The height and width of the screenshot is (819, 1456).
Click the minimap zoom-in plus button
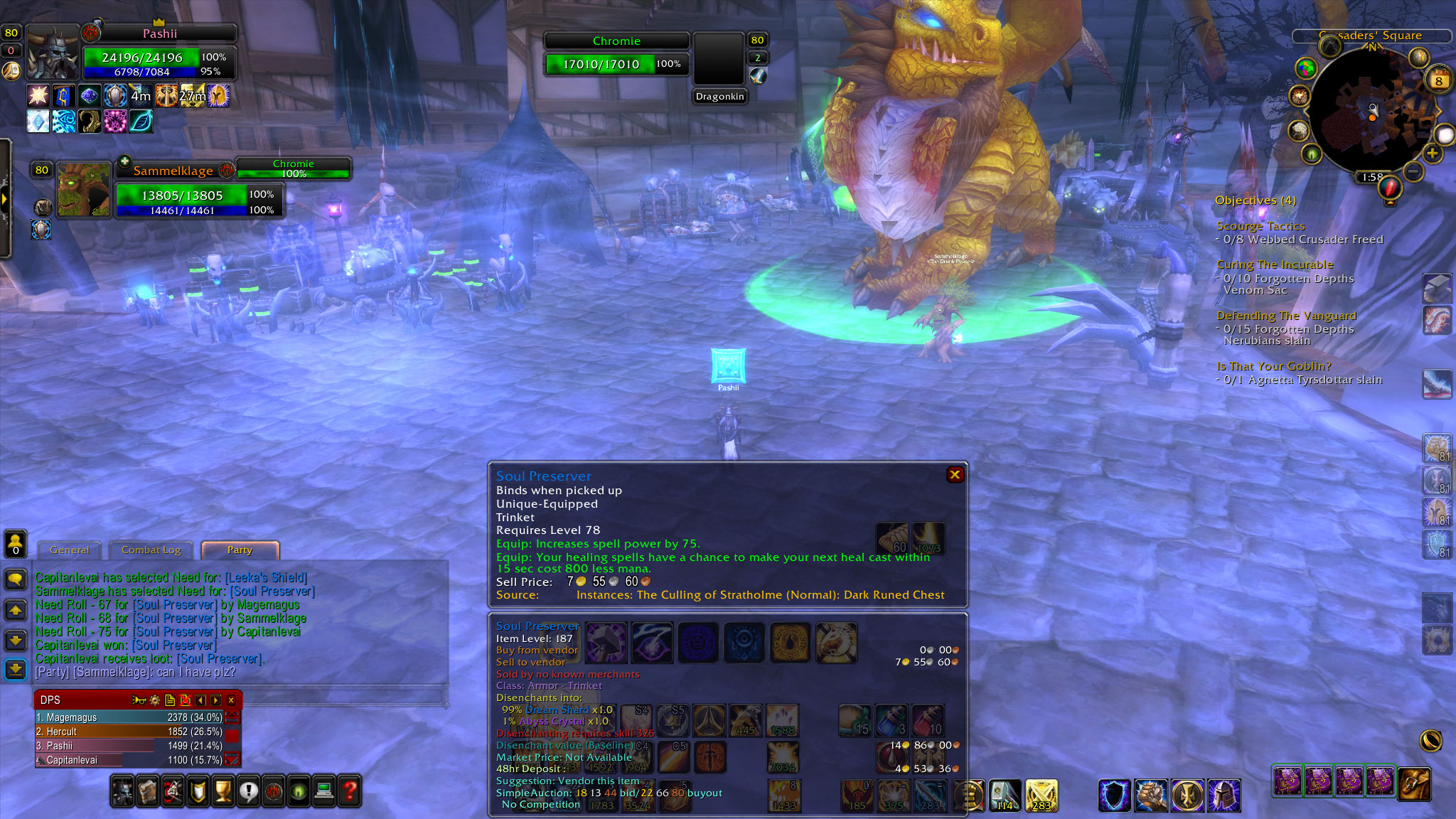tap(1432, 154)
